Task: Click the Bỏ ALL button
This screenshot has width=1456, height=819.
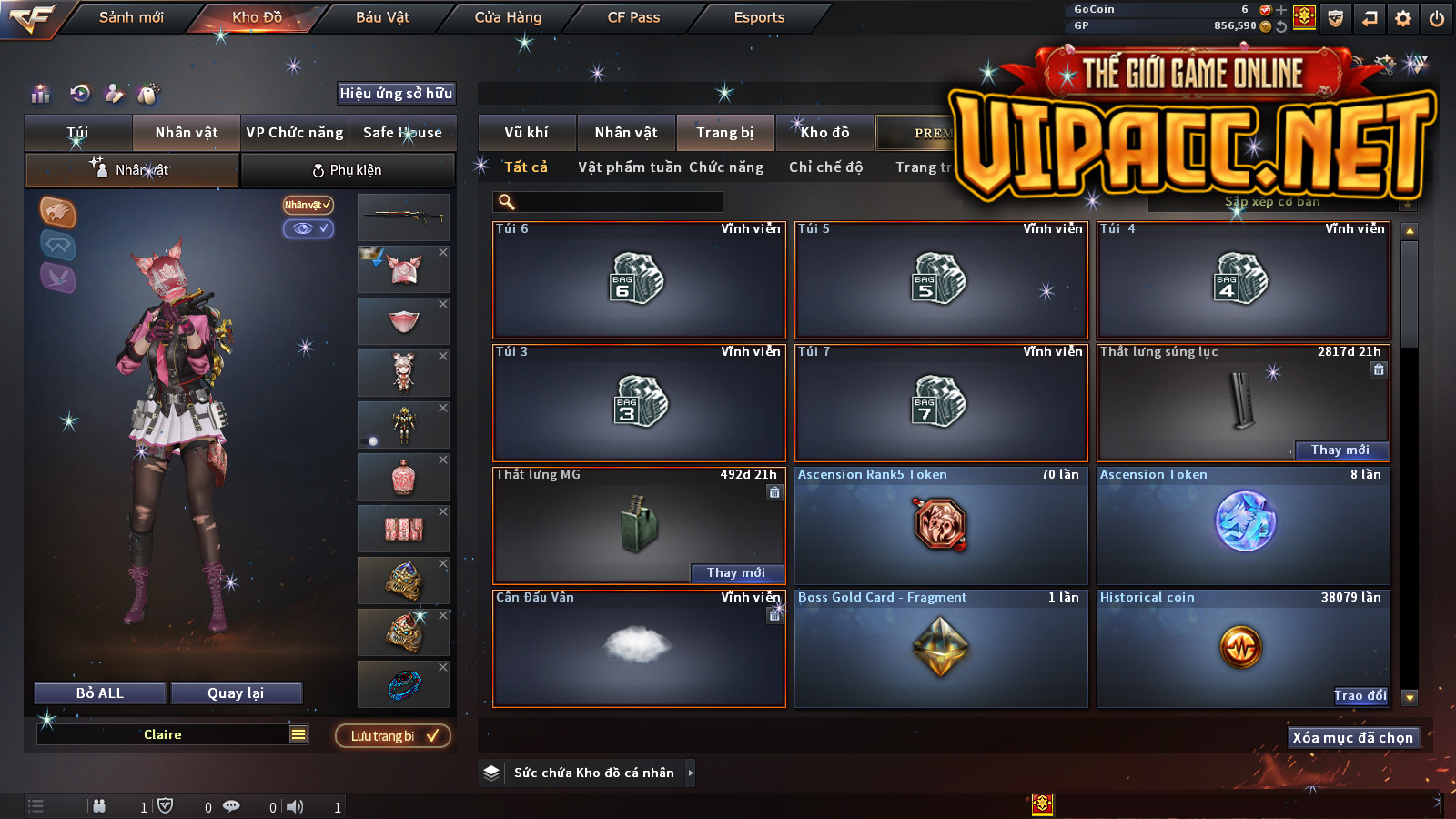Action: [100, 693]
